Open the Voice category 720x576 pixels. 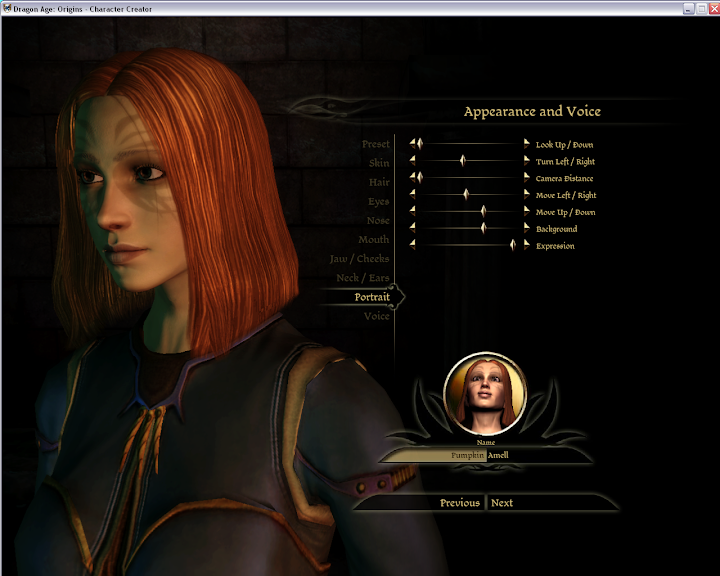point(376,316)
